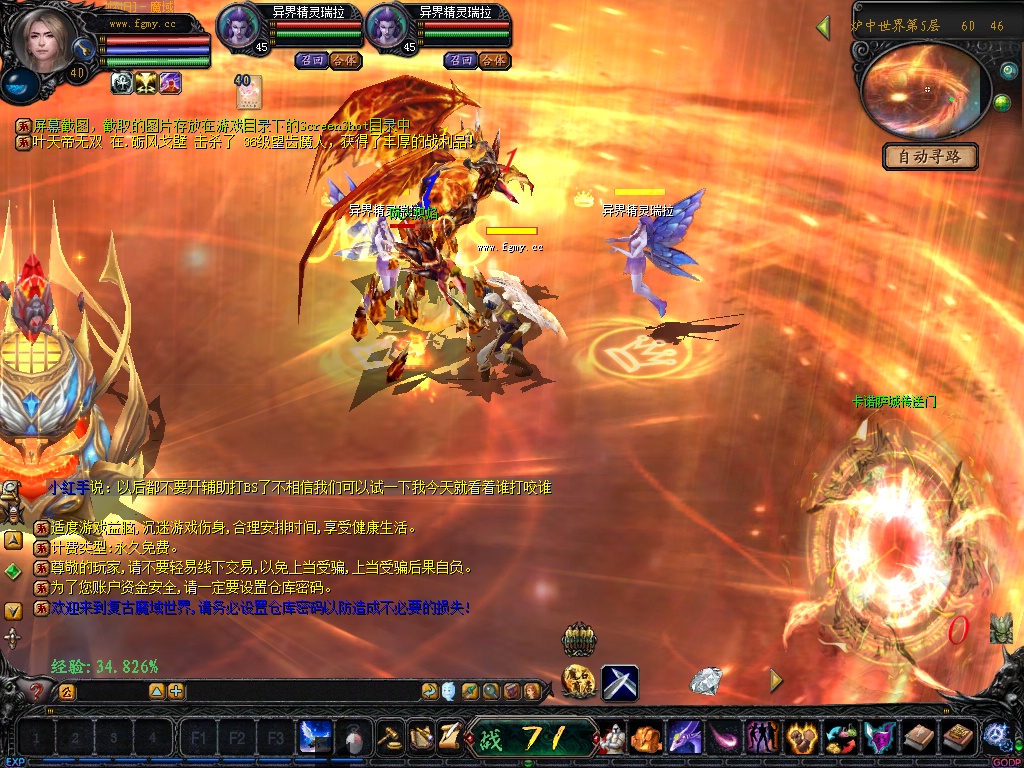Open the minimap view

pyautogui.click(x=913, y=90)
